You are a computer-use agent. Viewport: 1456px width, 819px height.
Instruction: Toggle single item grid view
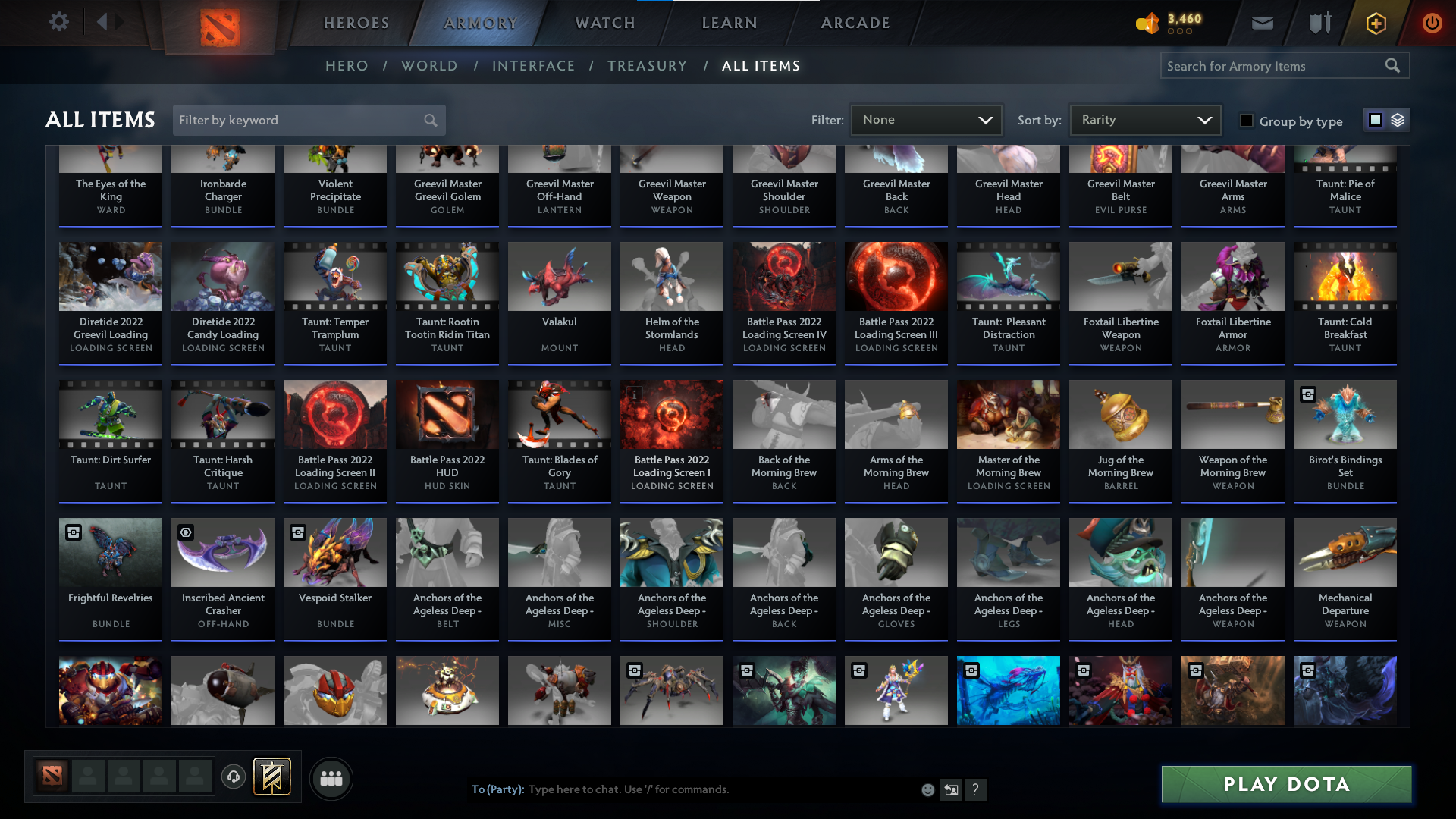click(x=1375, y=120)
